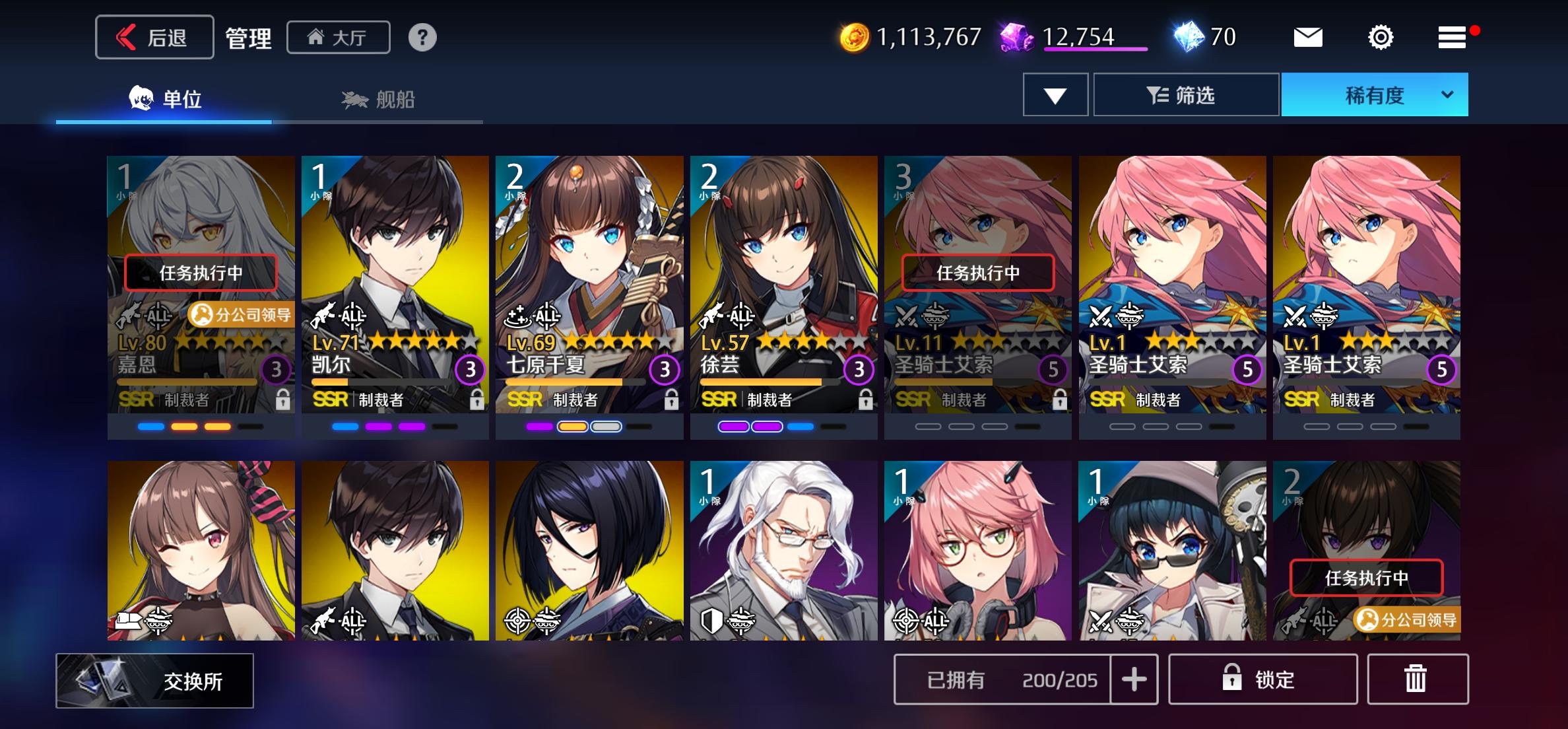This screenshot has width=1568, height=729.
Task: Click the downward arrow sort order control
Action: pyautogui.click(x=1054, y=94)
